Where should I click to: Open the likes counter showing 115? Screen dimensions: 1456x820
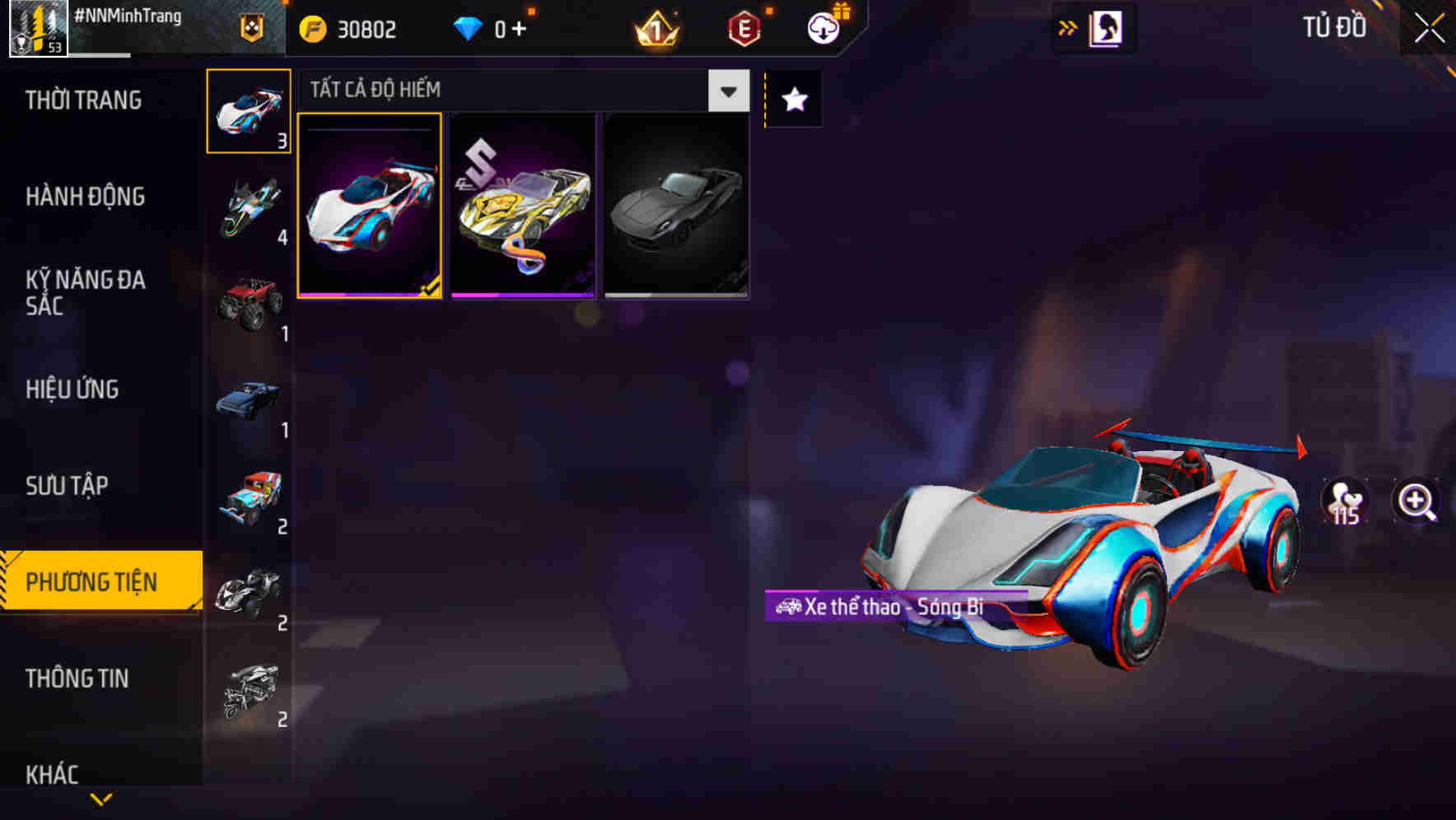tap(1346, 503)
